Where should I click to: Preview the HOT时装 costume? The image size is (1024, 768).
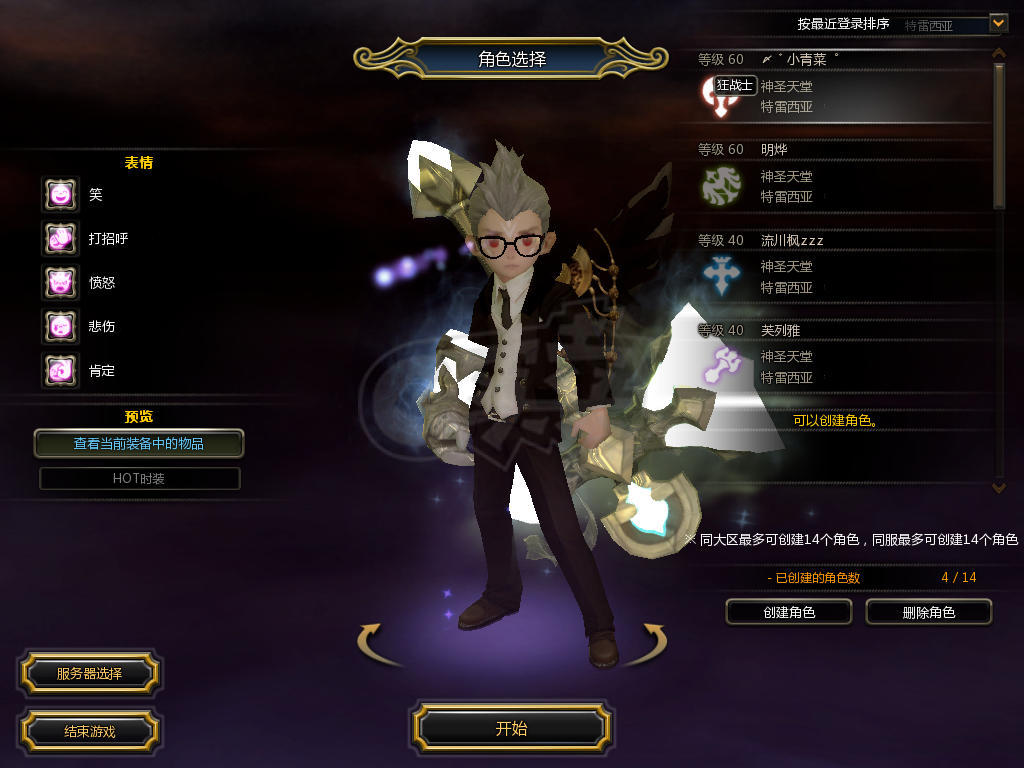point(139,478)
